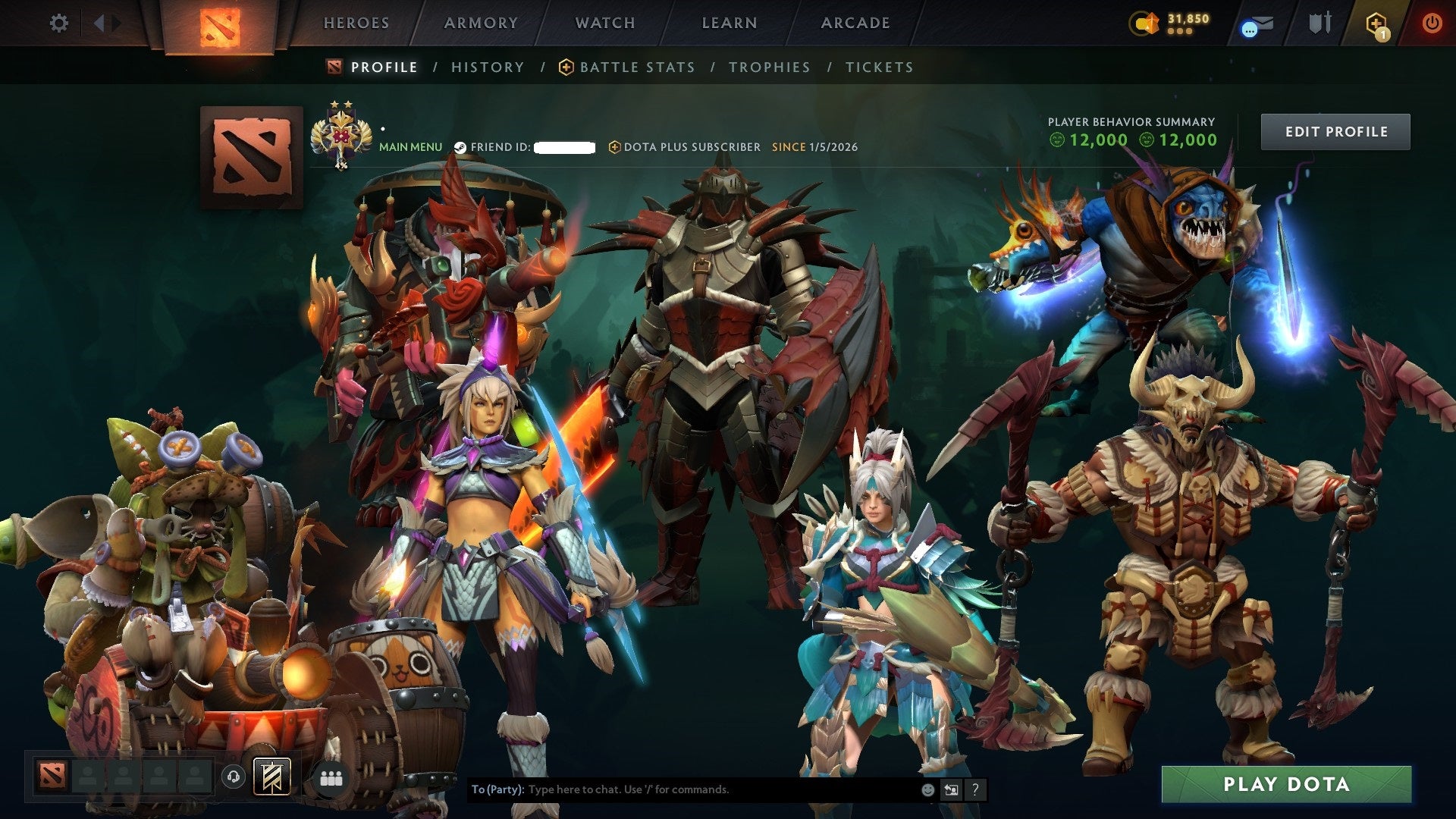Viewport: 1456px width, 819px height.
Task: Toggle the screenshot share icon in chat bar
Action: click(951, 789)
